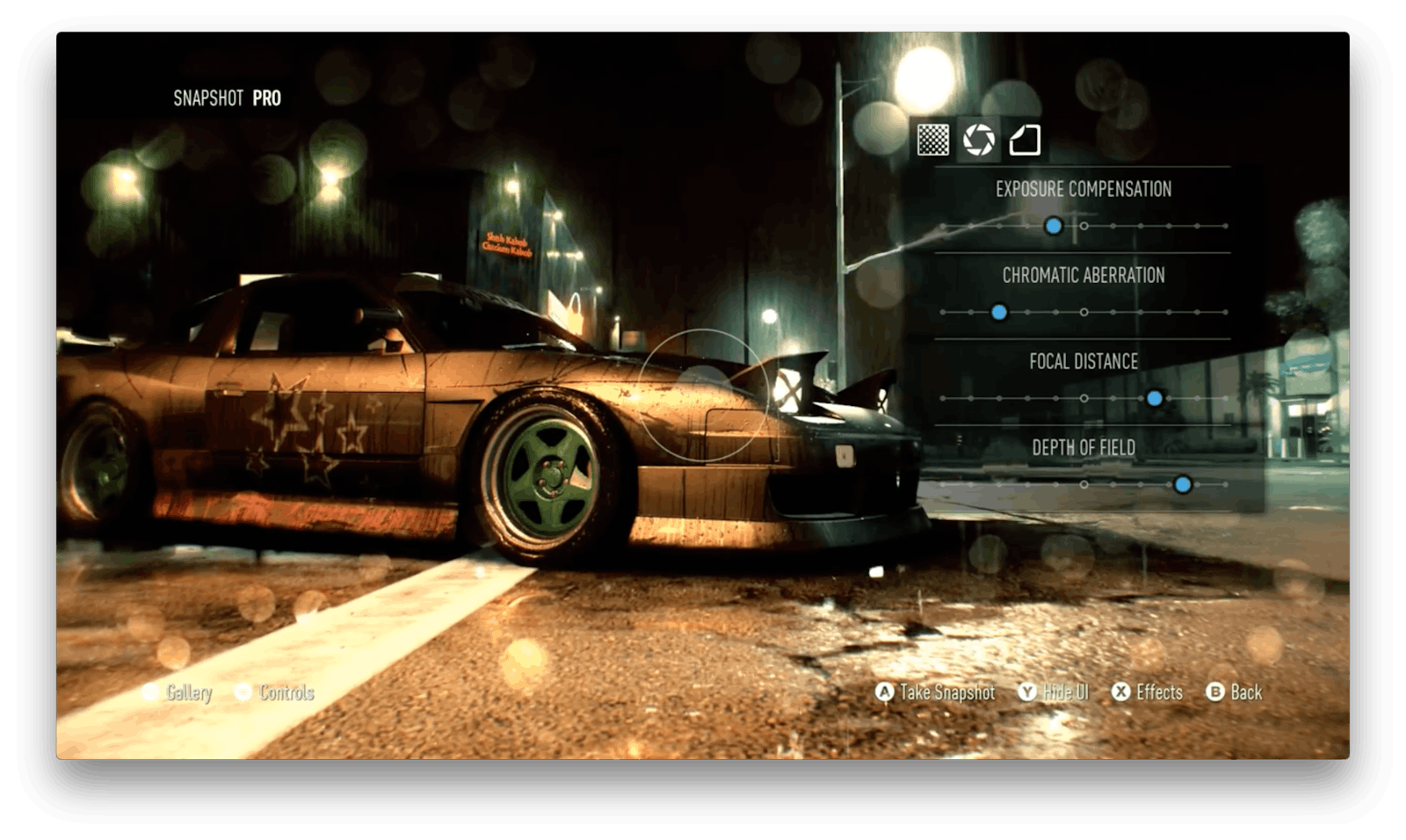The height and width of the screenshot is (840, 1406).
Task: Open the Effects options
Action: coord(1148,692)
